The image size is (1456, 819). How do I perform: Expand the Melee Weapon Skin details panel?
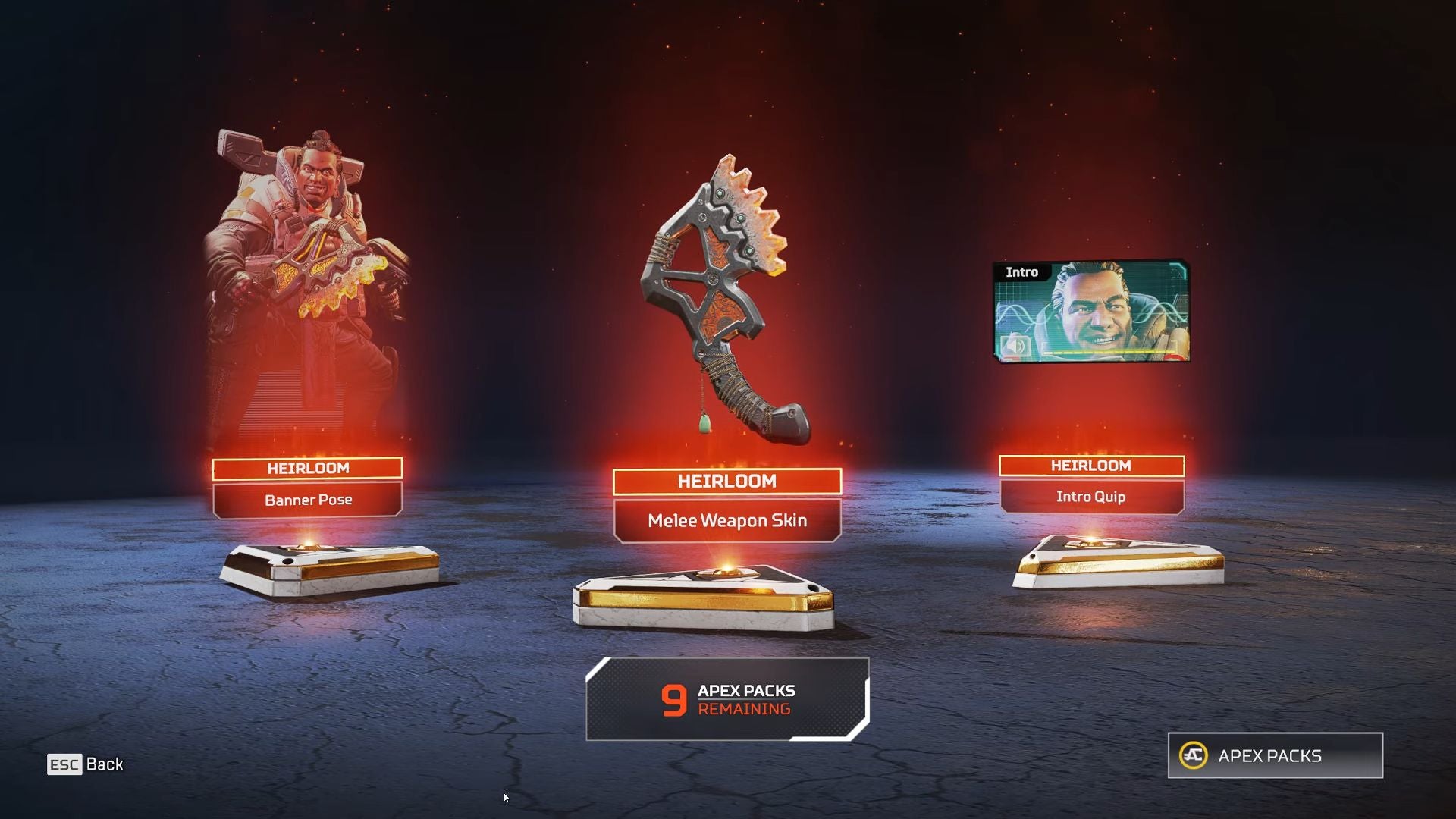point(726,521)
